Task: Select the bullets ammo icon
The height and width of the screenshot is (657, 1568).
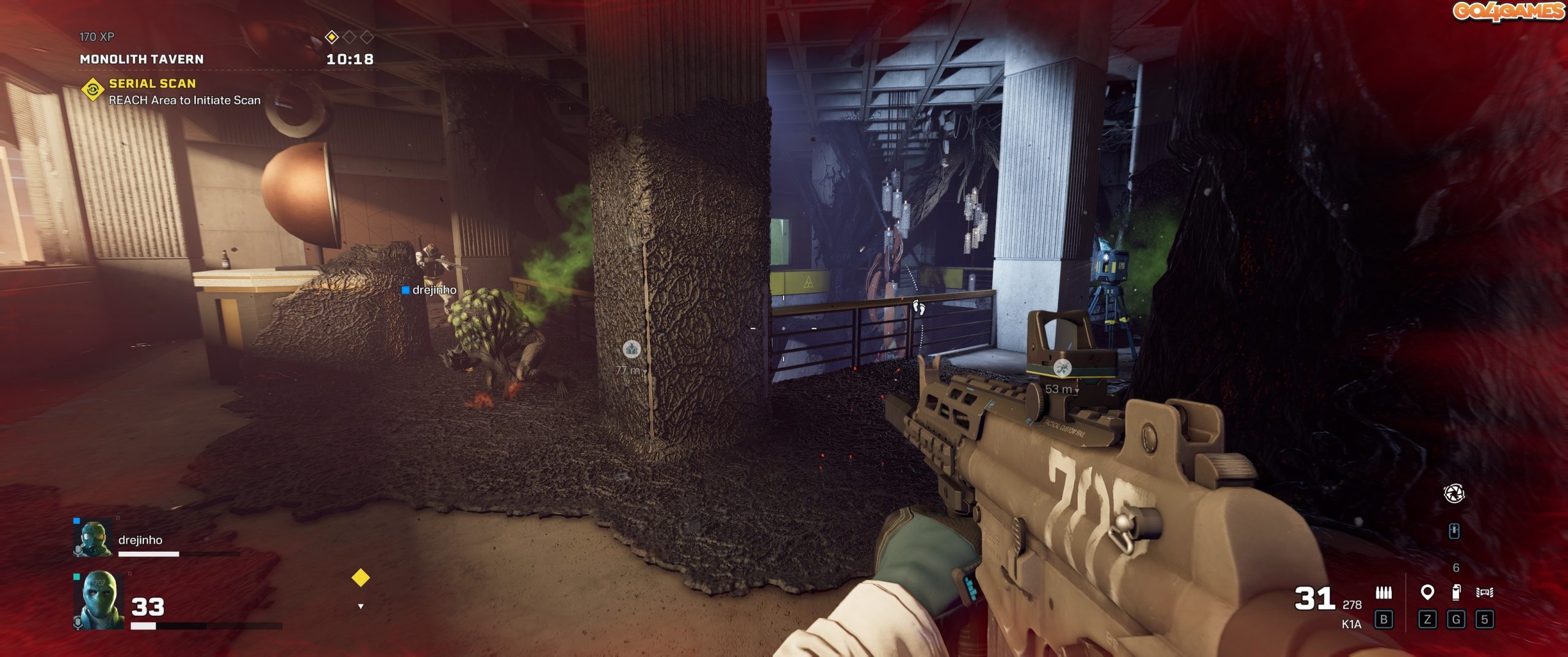Action: point(1383,593)
